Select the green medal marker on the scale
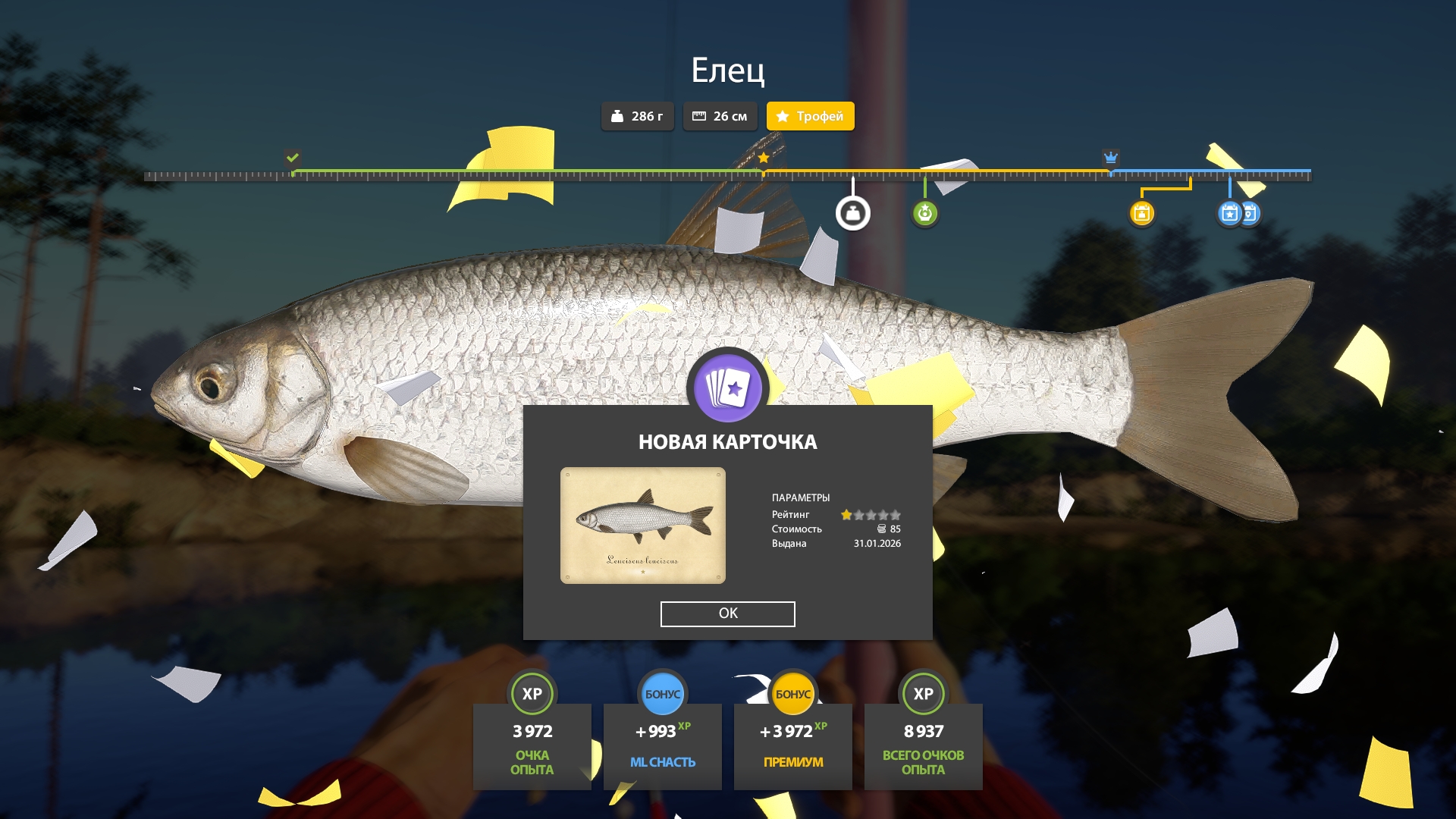1456x819 pixels. point(924,214)
